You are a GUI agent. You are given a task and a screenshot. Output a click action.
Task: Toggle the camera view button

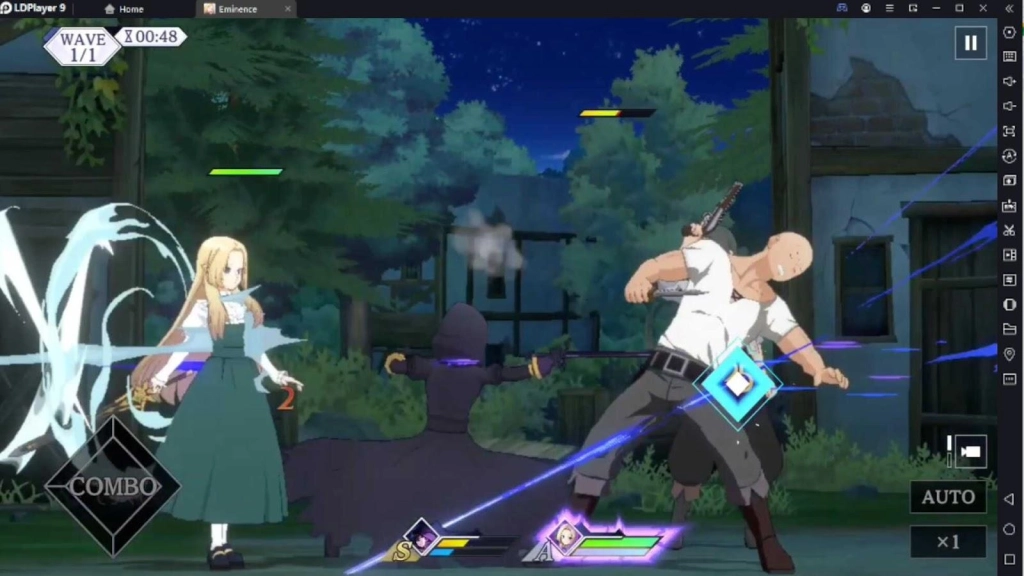[970, 451]
